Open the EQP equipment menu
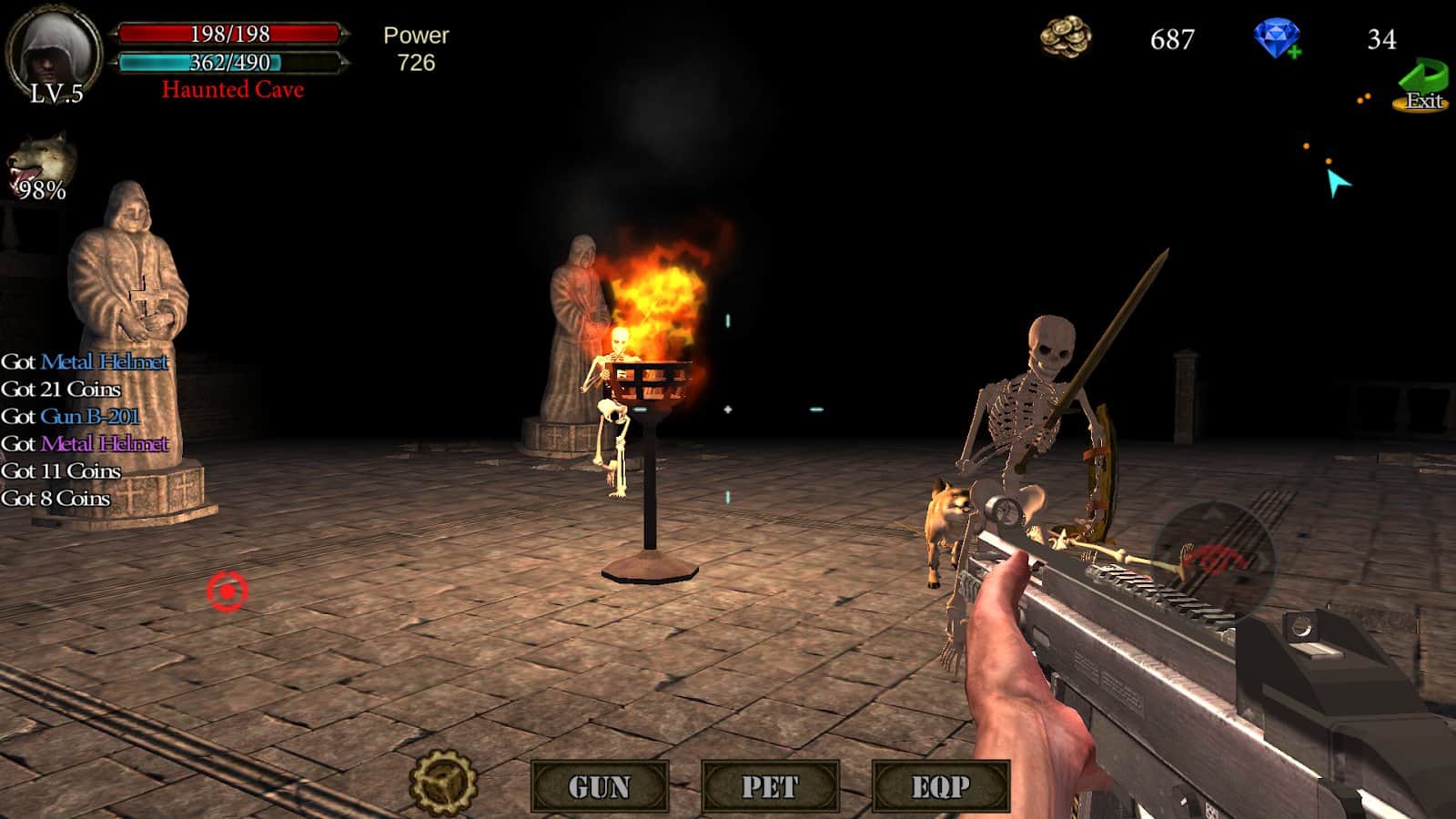 coord(941,786)
